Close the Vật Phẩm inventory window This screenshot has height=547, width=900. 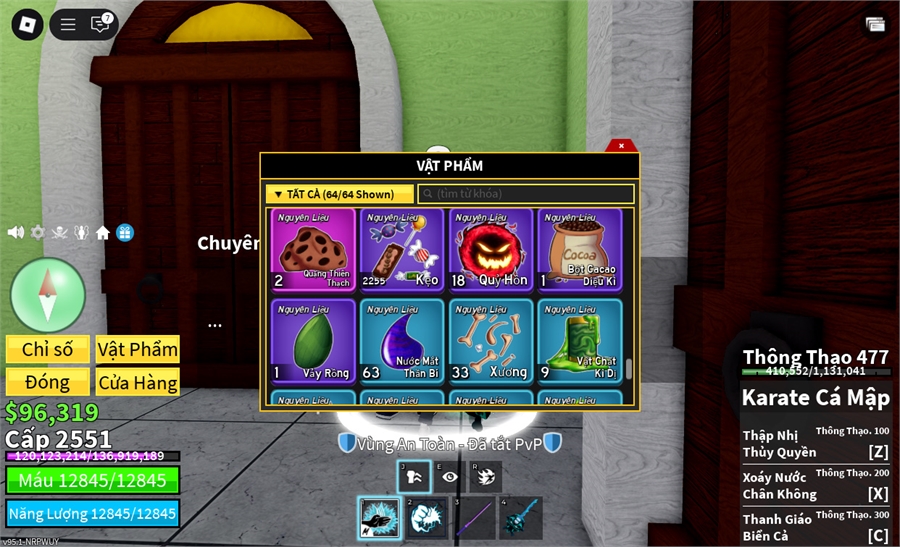tap(621, 146)
